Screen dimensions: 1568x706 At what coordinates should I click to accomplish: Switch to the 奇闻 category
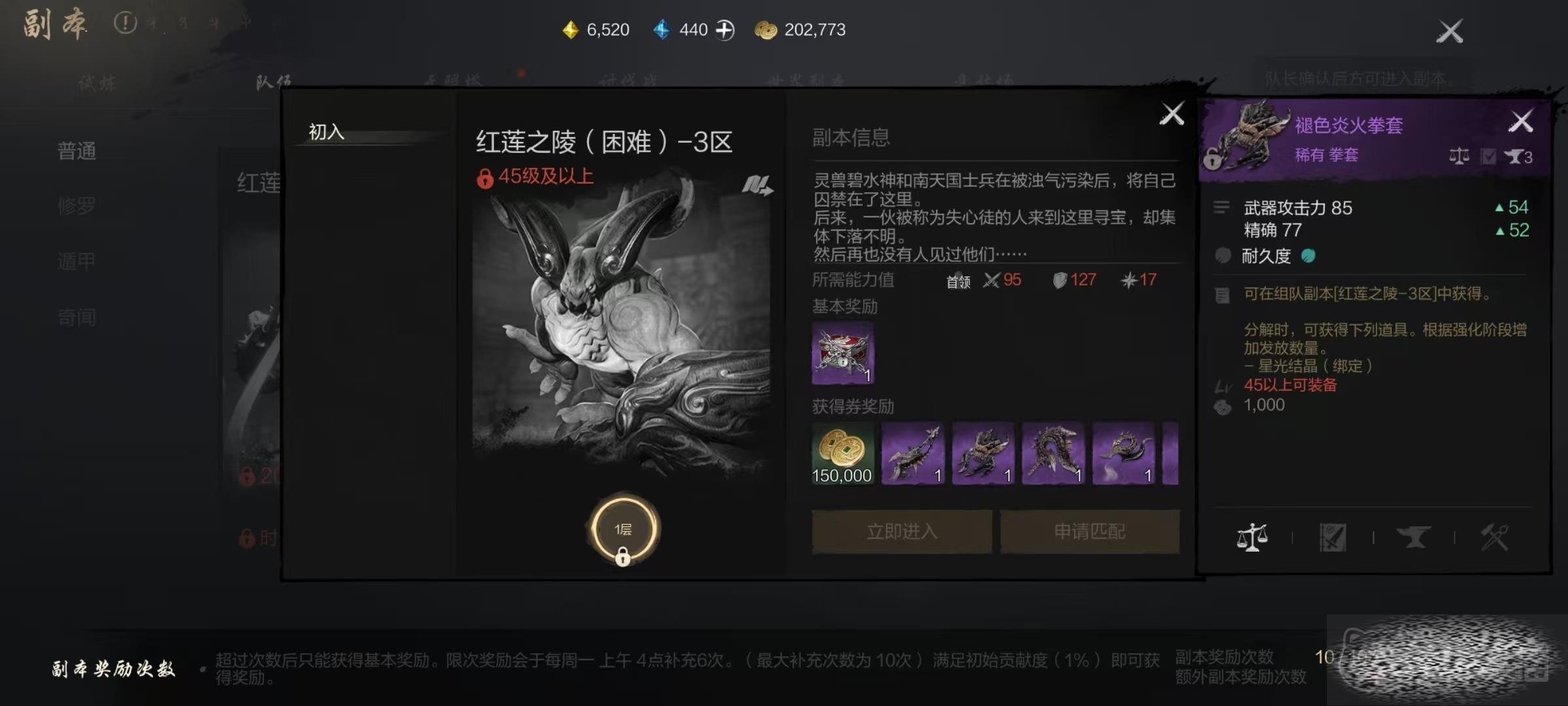(x=77, y=318)
